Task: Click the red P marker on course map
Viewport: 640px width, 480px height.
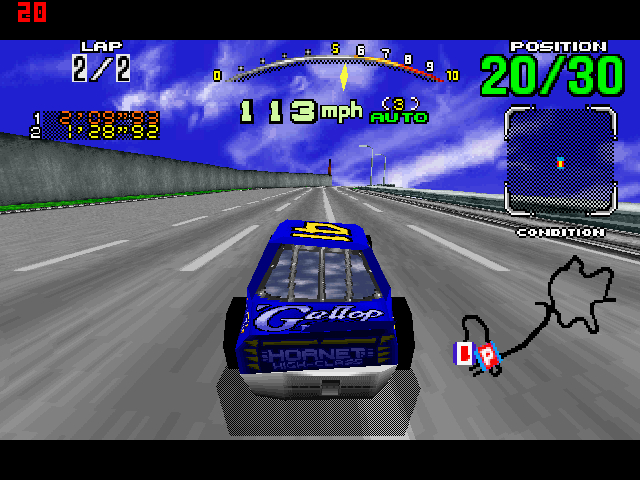Action: (487, 355)
